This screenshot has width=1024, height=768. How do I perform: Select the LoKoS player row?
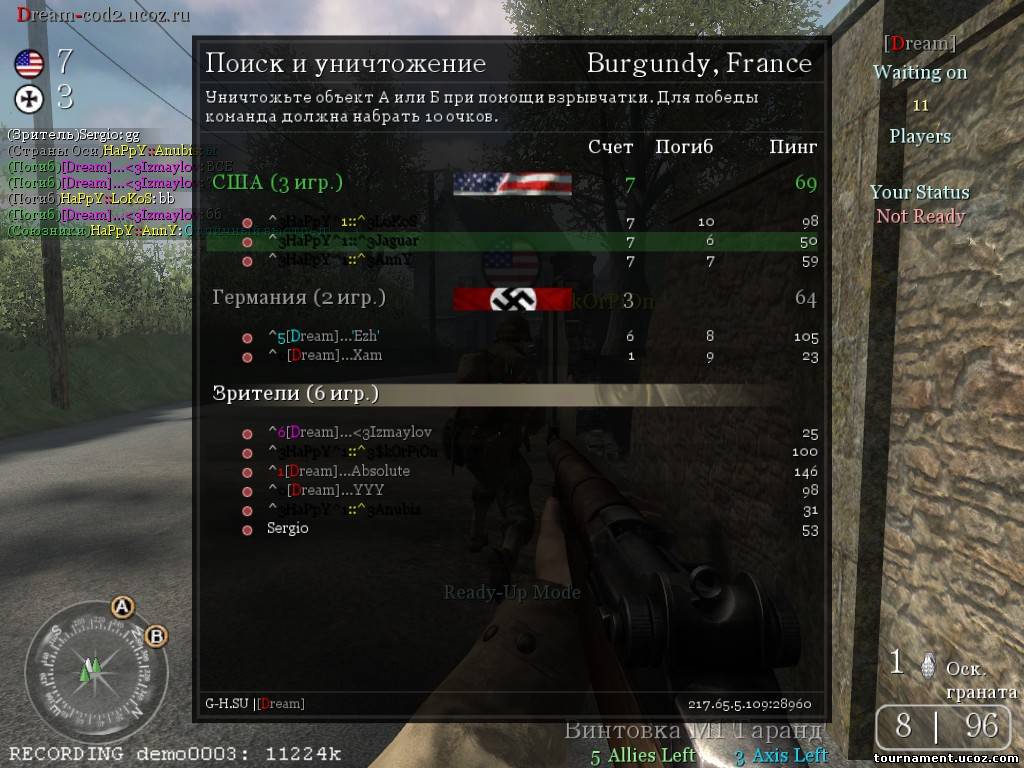point(510,221)
